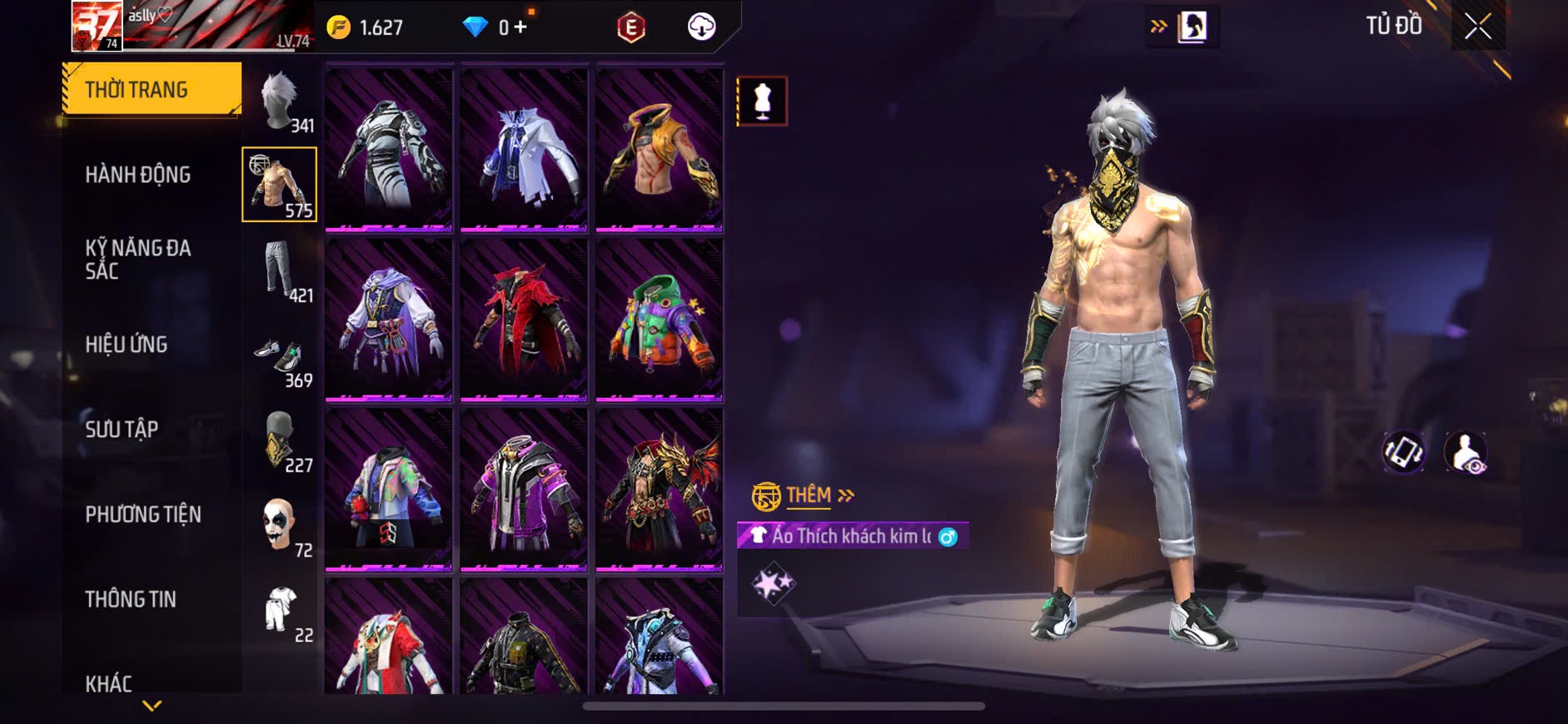The width and height of the screenshot is (1568, 724).
Task: Go to the SƯU TẬP tab
Action: click(122, 429)
